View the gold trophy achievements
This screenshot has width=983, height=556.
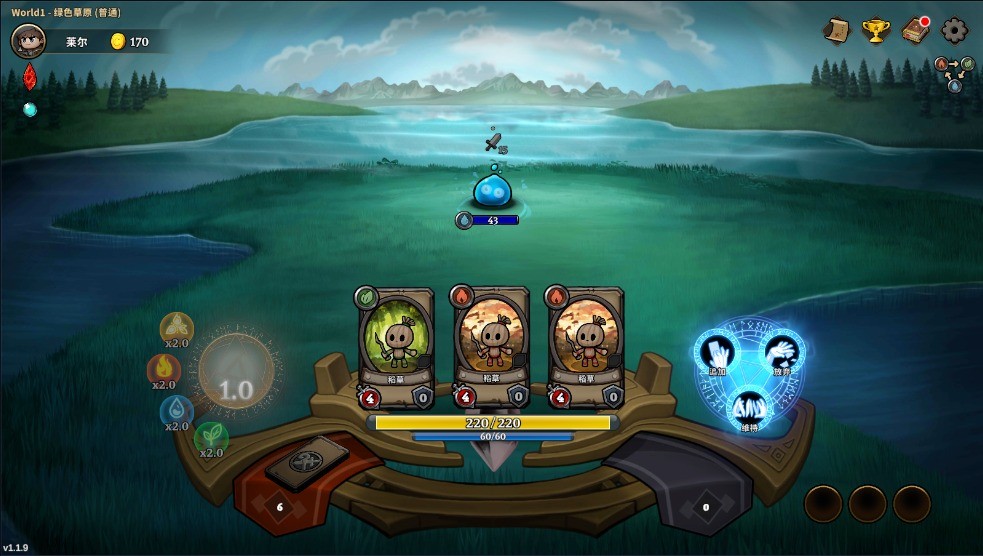pos(876,31)
